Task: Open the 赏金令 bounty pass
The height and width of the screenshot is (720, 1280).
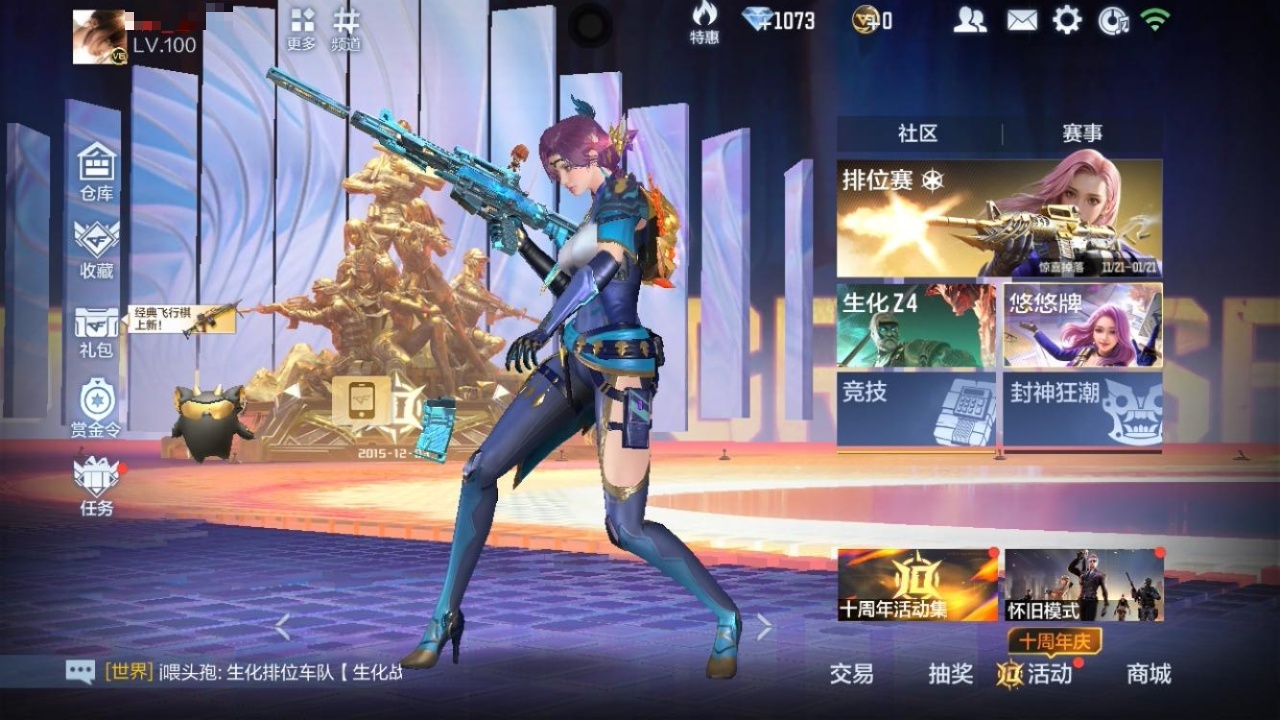Action: pyautogui.click(x=97, y=408)
